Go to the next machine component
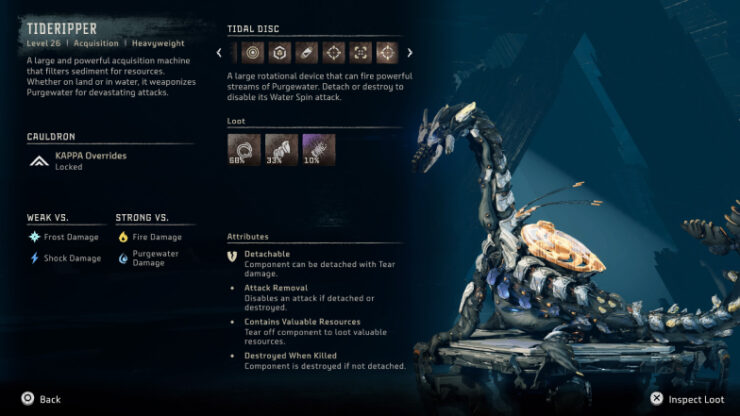Viewport: 740px width, 416px height. pos(409,53)
